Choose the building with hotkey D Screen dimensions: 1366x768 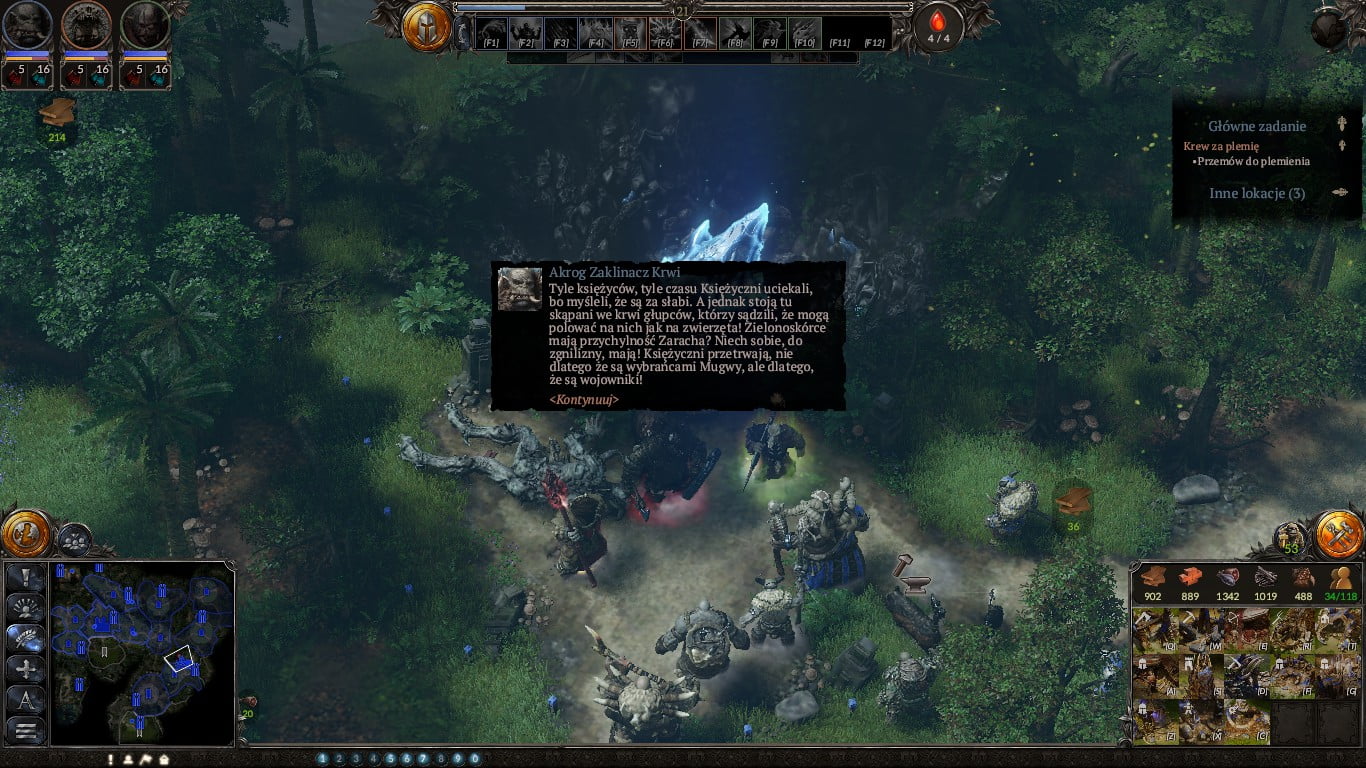(1246, 676)
